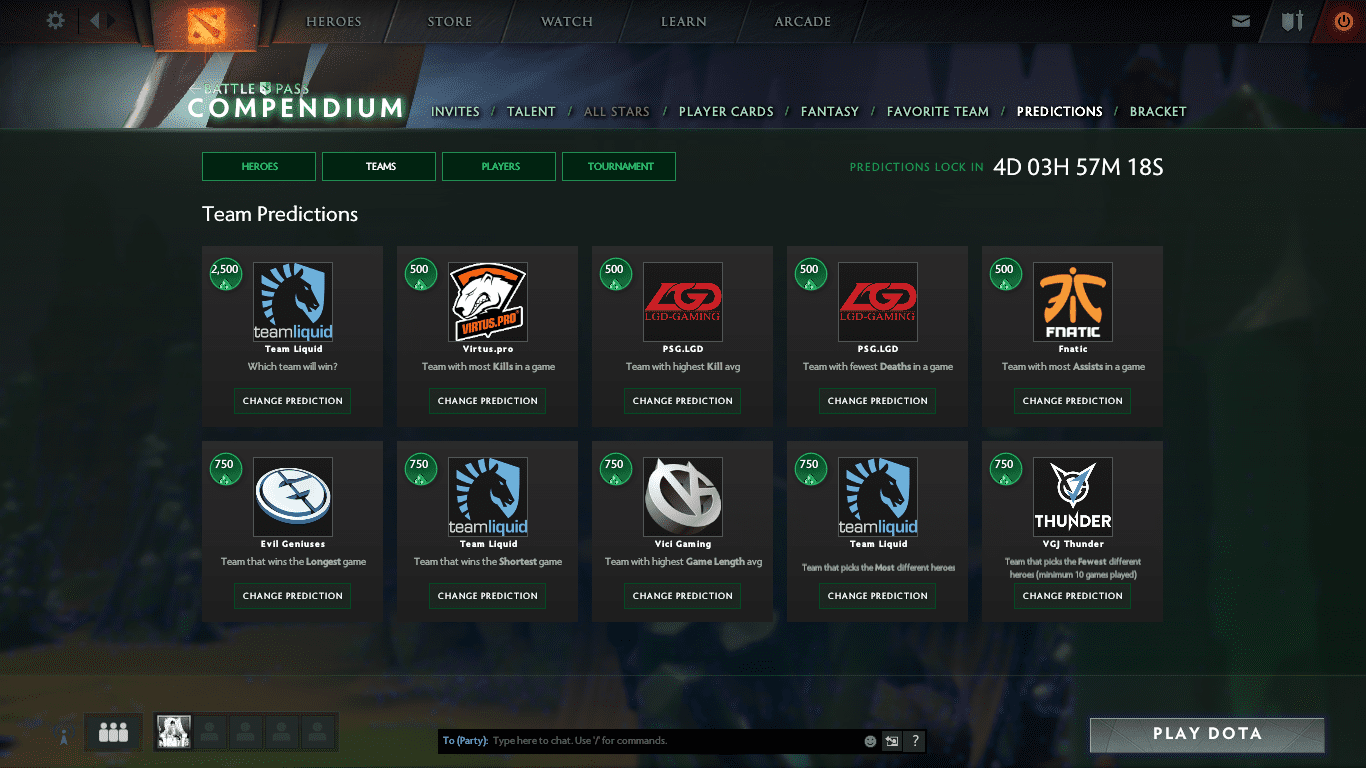Switch to the Fantasy tab

click(x=830, y=112)
